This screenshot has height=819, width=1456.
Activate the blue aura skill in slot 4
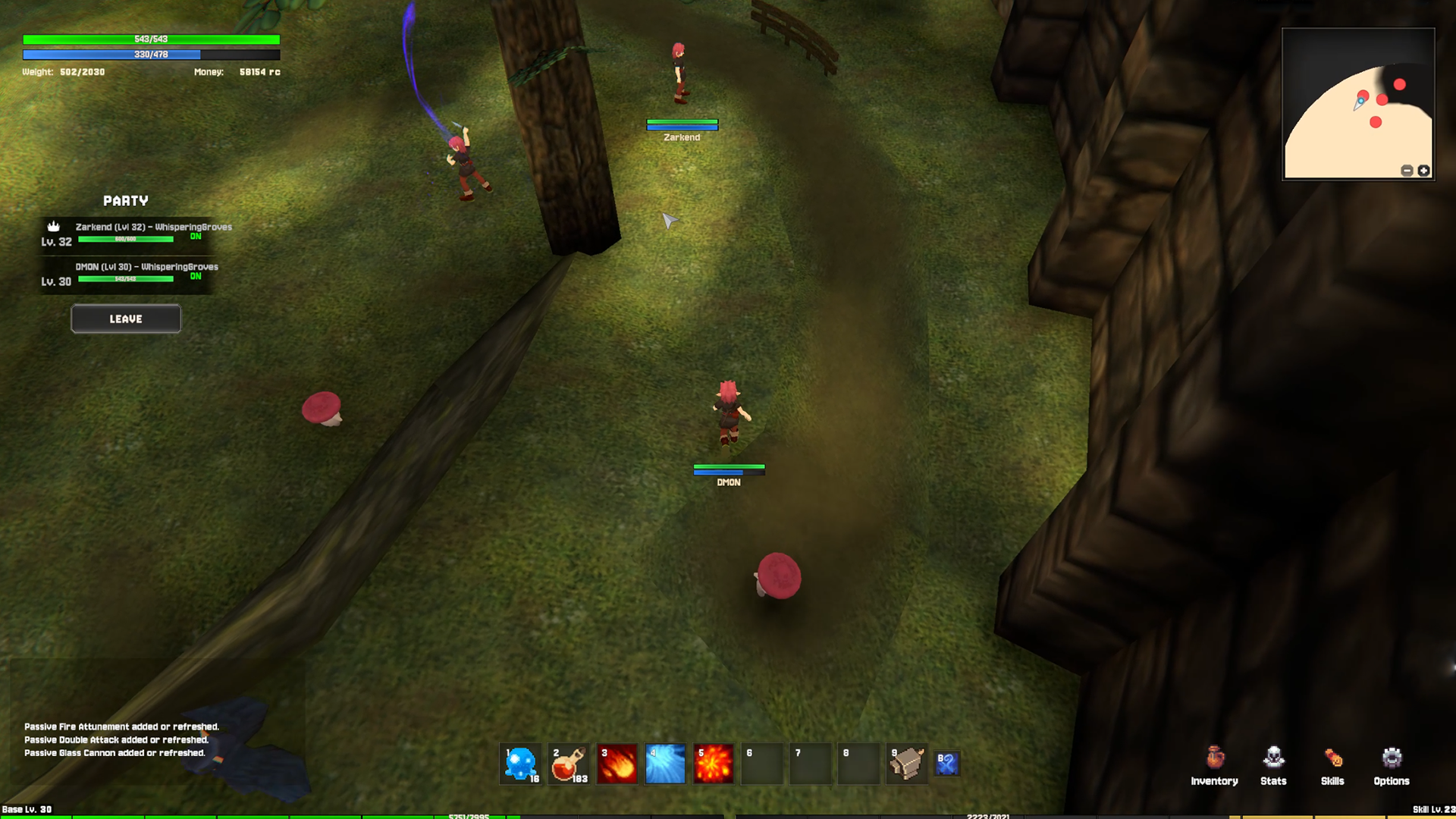[x=666, y=763]
